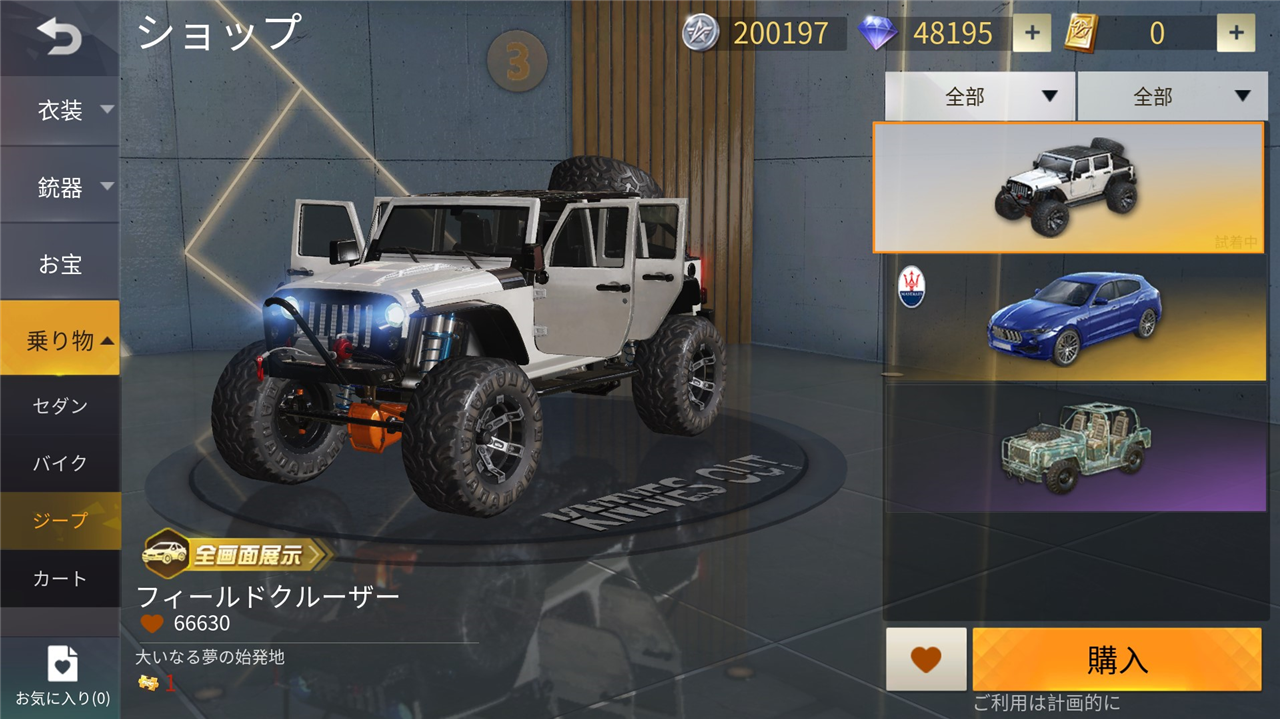This screenshot has width=1280, height=719.
Task: Switch to the バイク subcategory
Action: [x=60, y=463]
